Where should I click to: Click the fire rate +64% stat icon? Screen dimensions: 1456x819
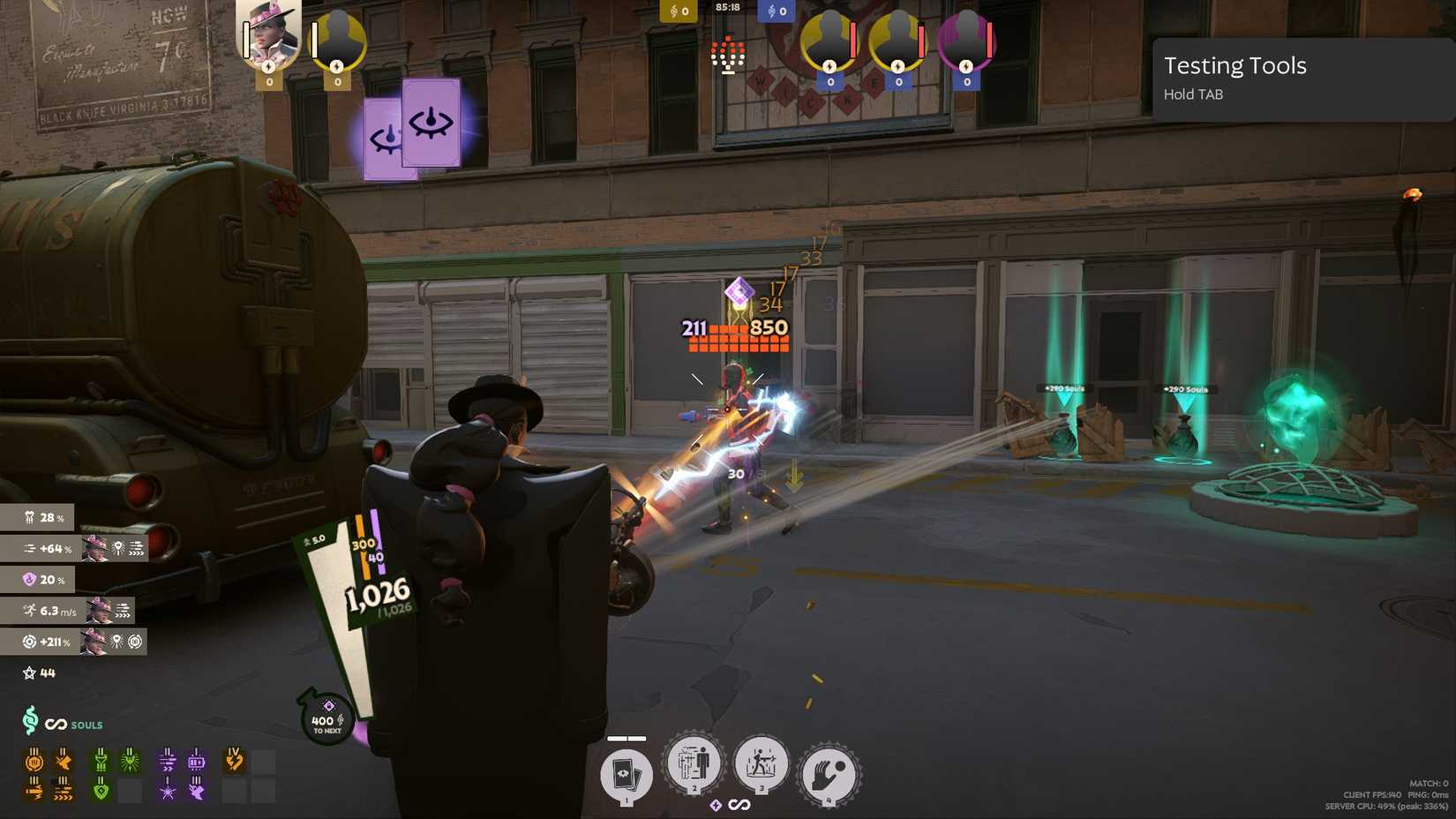(x=30, y=549)
